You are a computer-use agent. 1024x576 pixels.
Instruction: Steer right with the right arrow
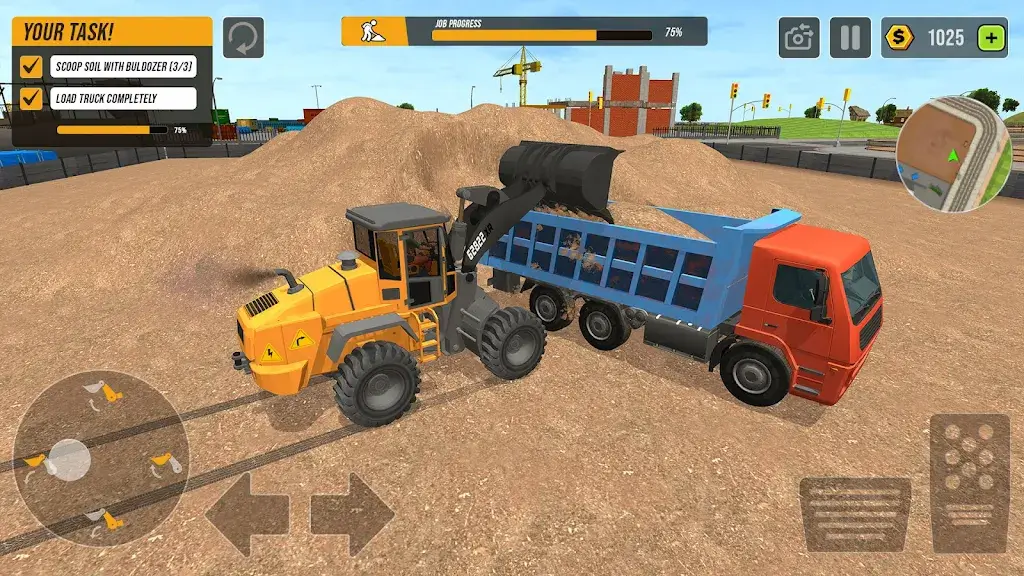point(352,514)
